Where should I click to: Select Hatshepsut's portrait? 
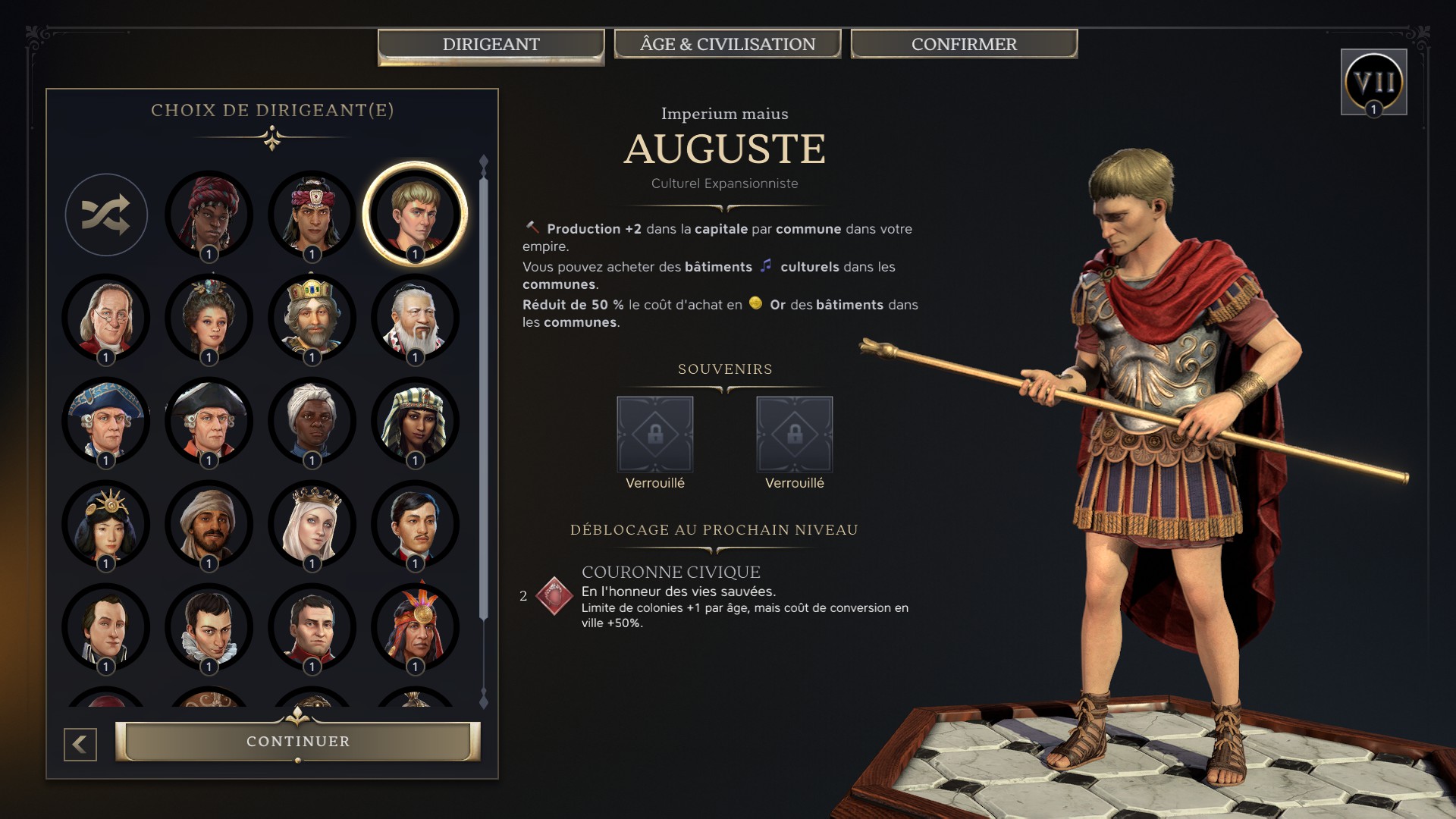point(415,421)
